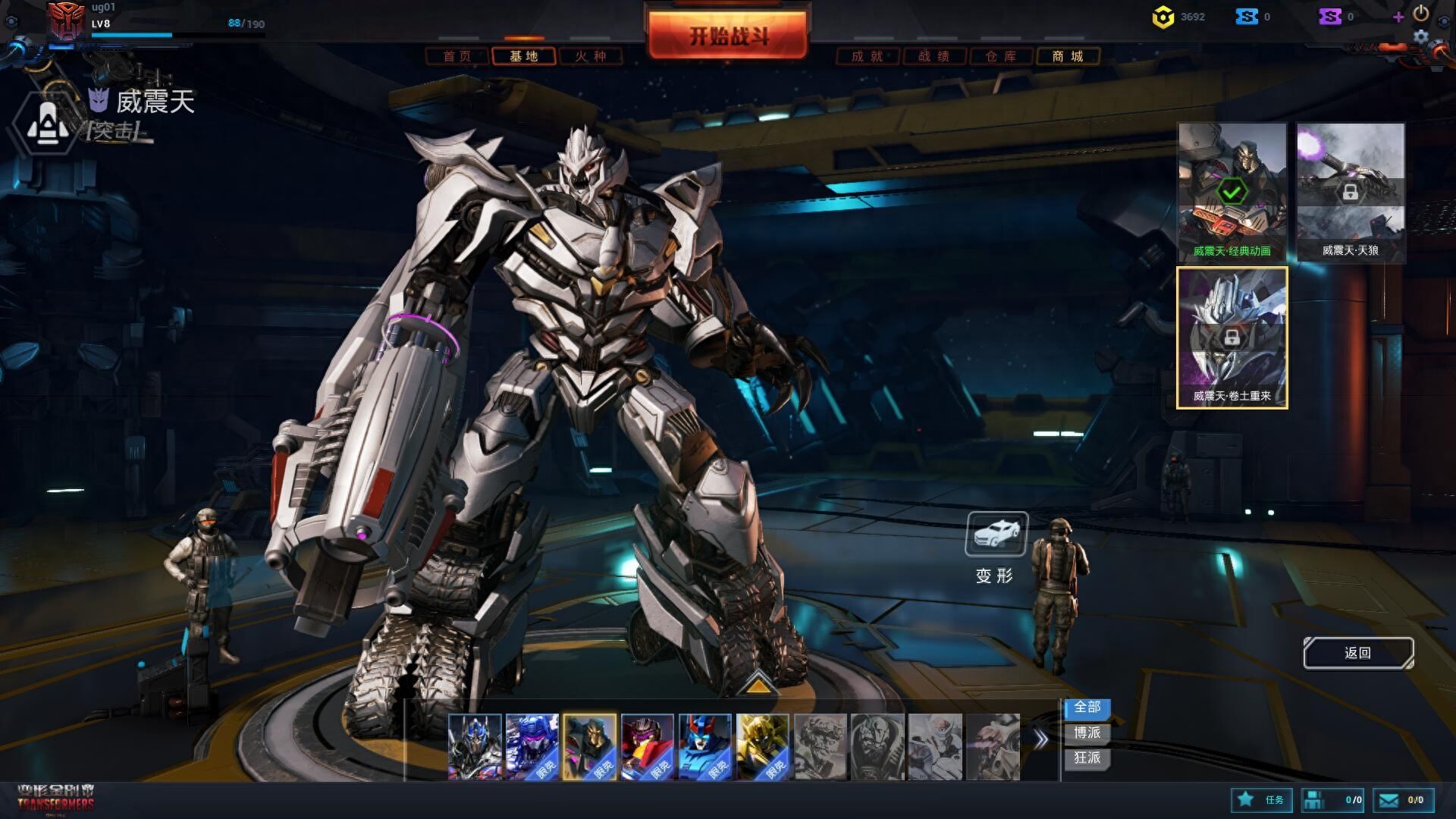The image size is (1456, 819).
Task: Filter characters by 博派 Autobots
Action: click(1087, 733)
